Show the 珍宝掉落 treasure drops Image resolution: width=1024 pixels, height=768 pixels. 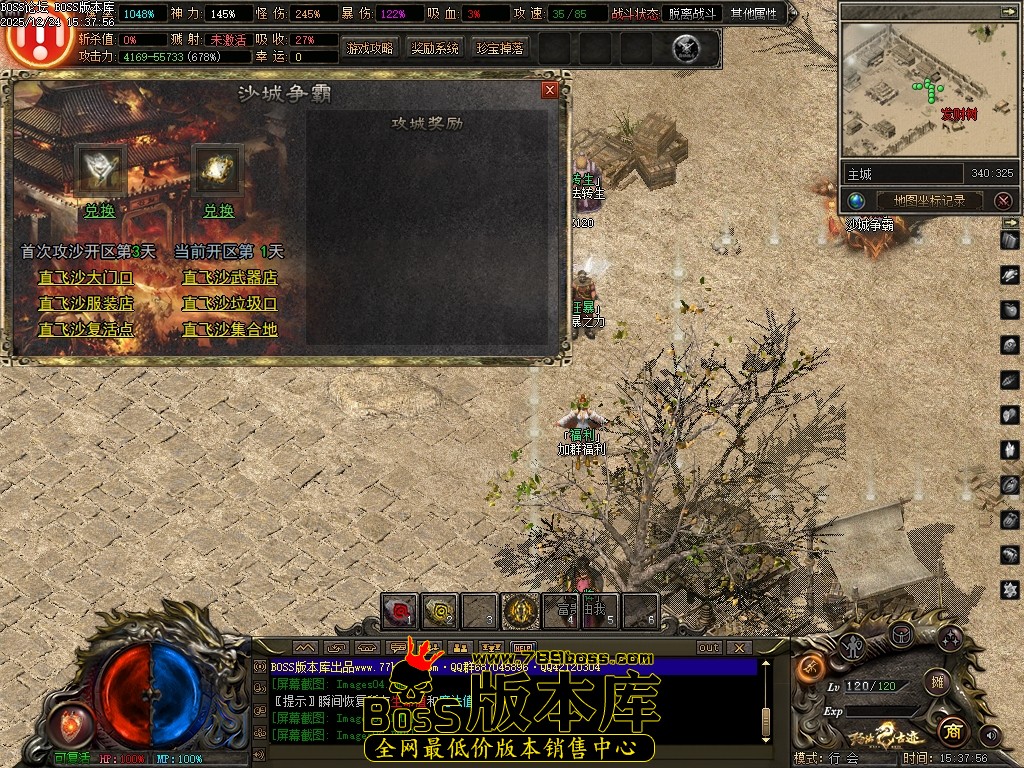click(500, 48)
